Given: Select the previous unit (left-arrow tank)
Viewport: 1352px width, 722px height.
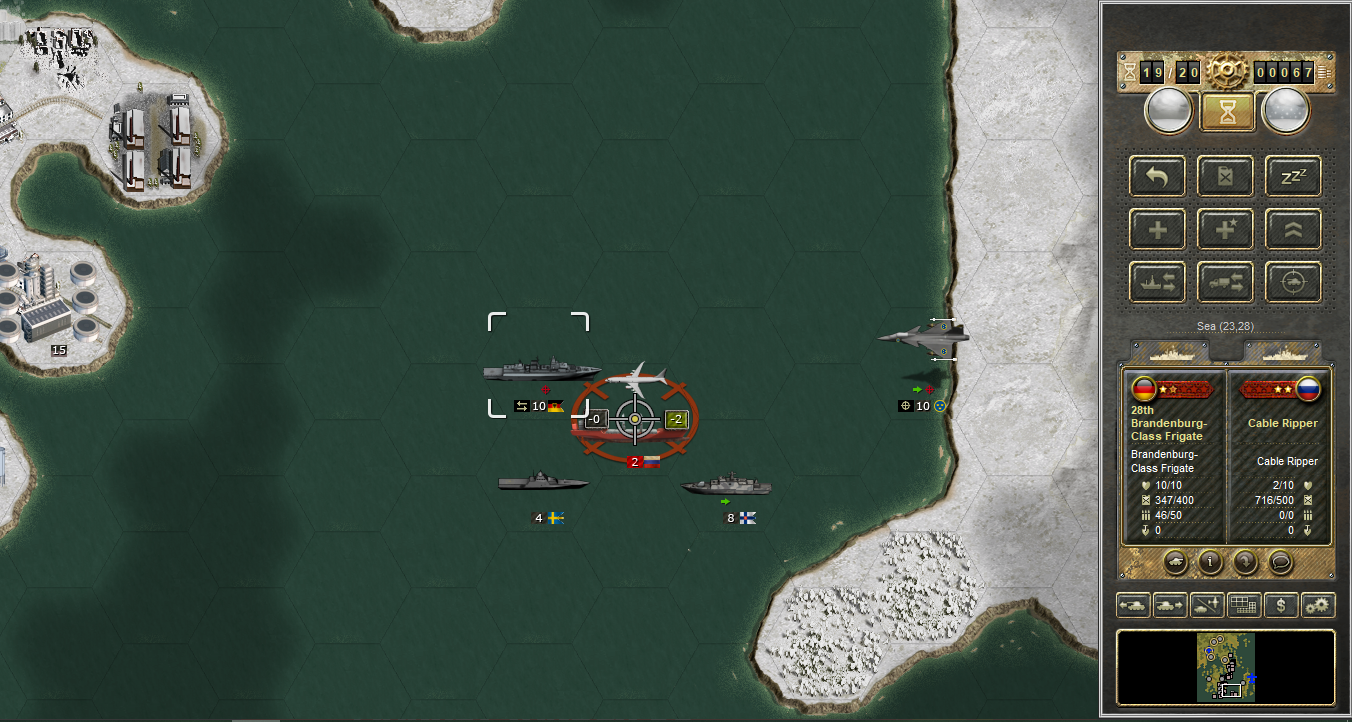Looking at the screenshot, I should pyautogui.click(x=1133, y=605).
